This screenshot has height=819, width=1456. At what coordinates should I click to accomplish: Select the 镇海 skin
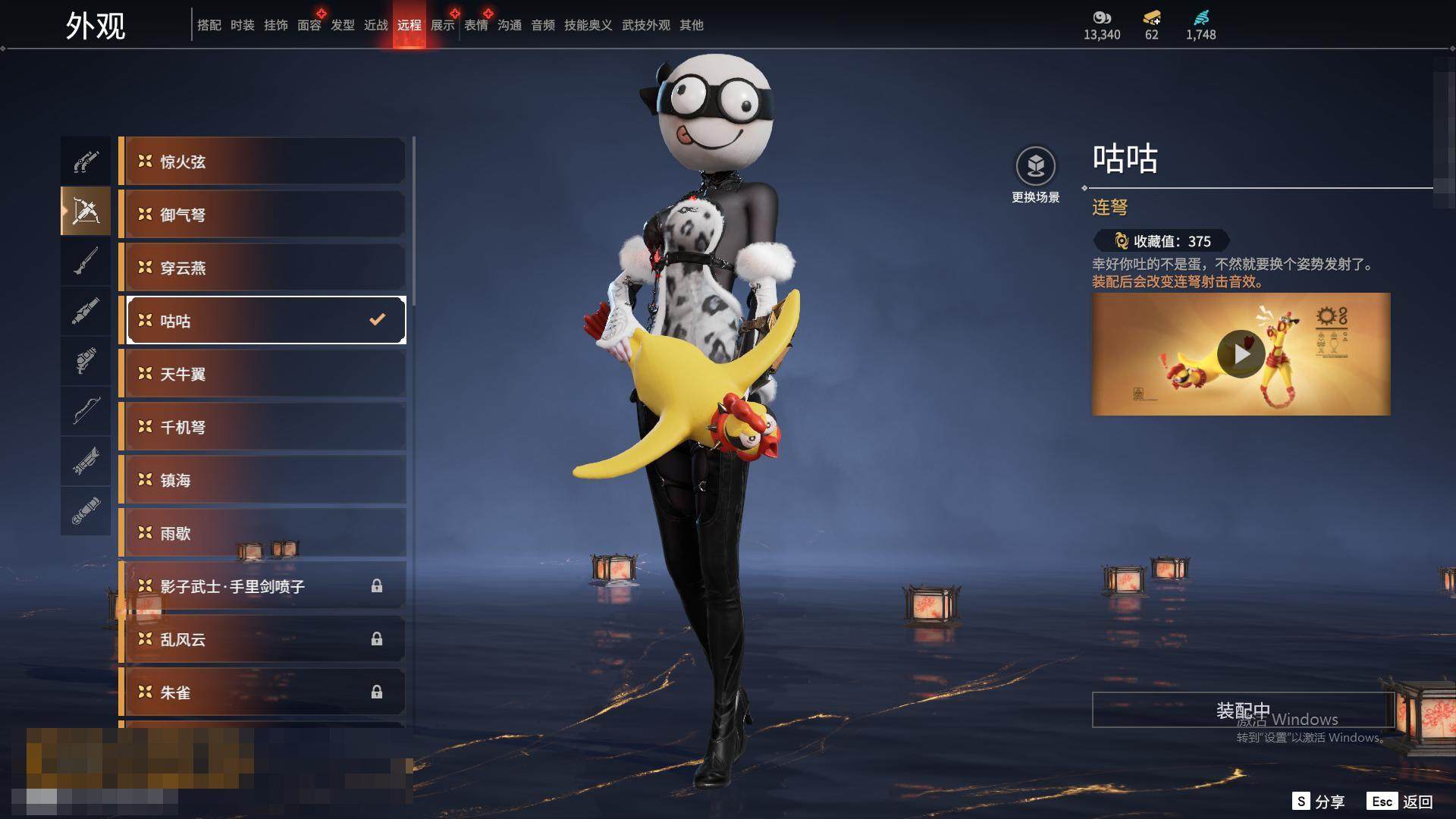(x=262, y=480)
